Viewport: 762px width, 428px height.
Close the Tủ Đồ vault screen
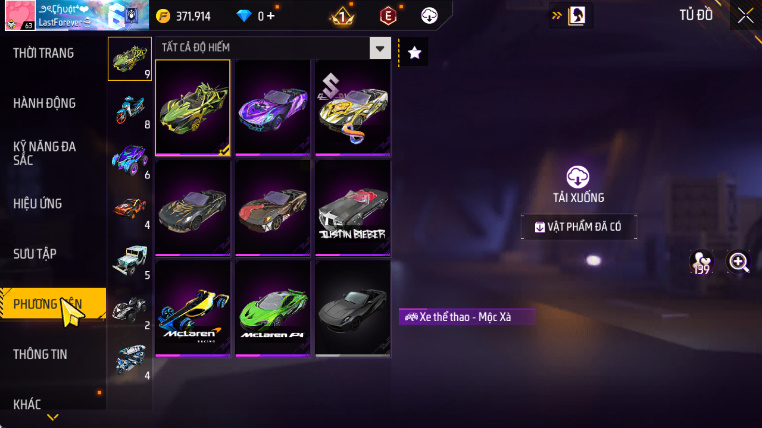745,15
